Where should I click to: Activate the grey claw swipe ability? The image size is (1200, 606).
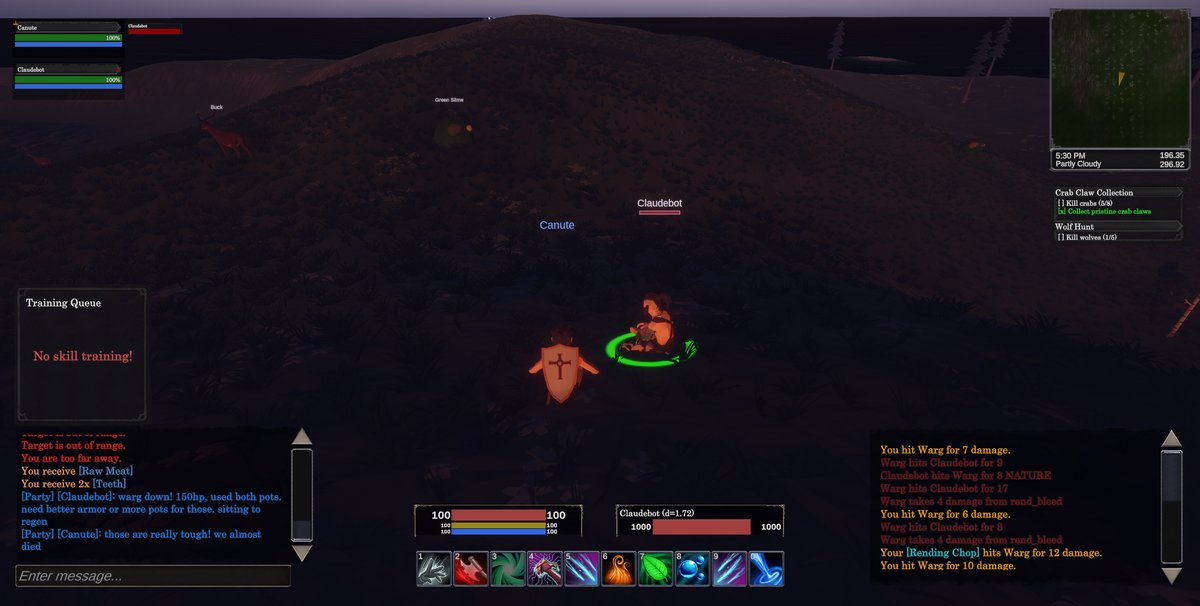click(434, 569)
